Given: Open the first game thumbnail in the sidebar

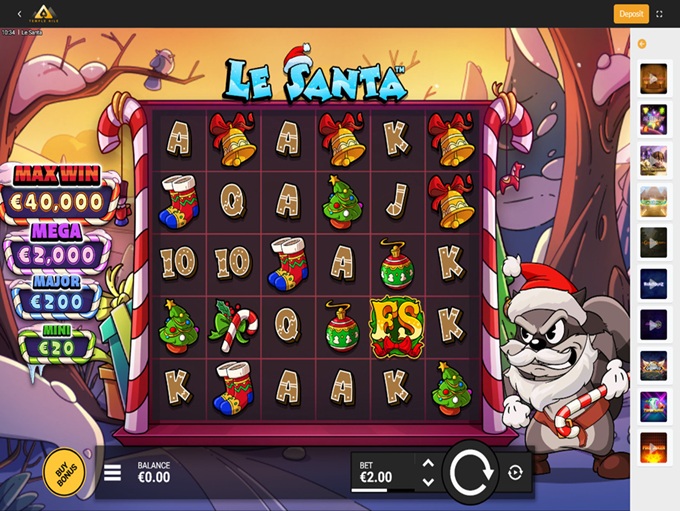Looking at the screenshot, I should [654, 78].
